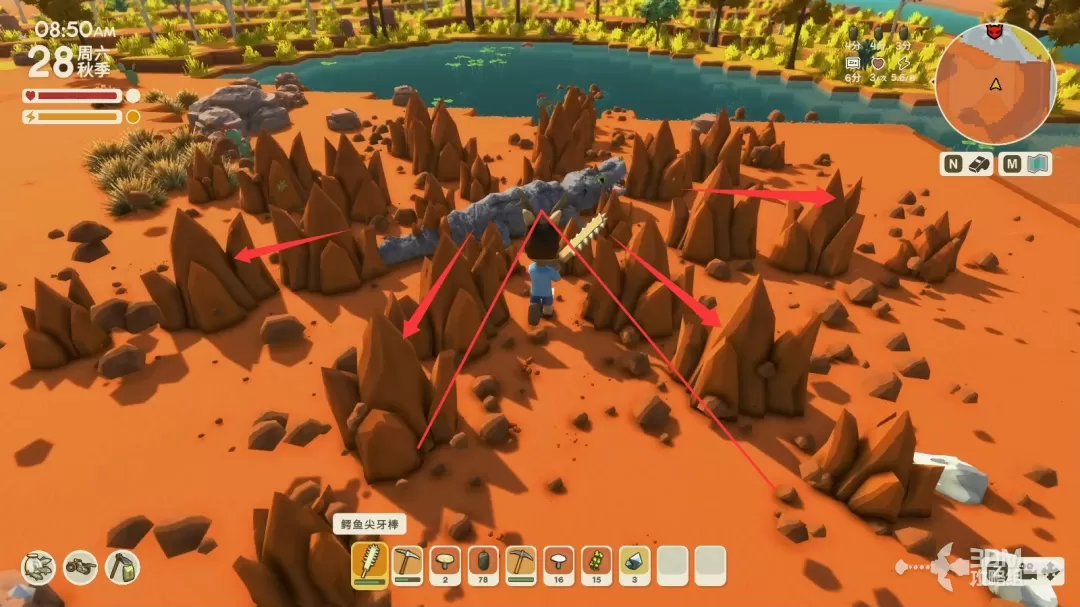Select the ore crystal slot with 3

(634, 565)
